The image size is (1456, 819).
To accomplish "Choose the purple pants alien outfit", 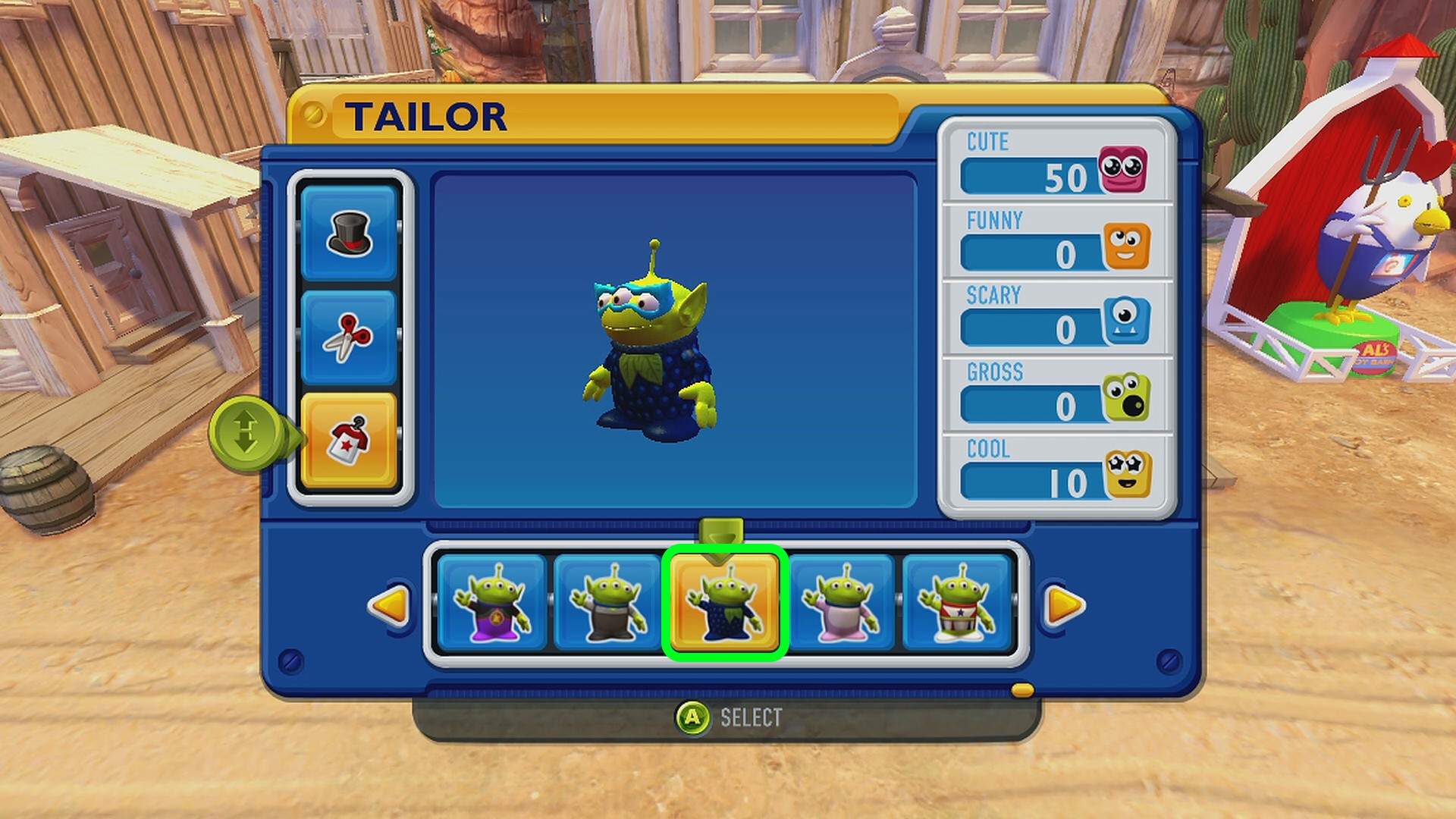I will 492,604.
